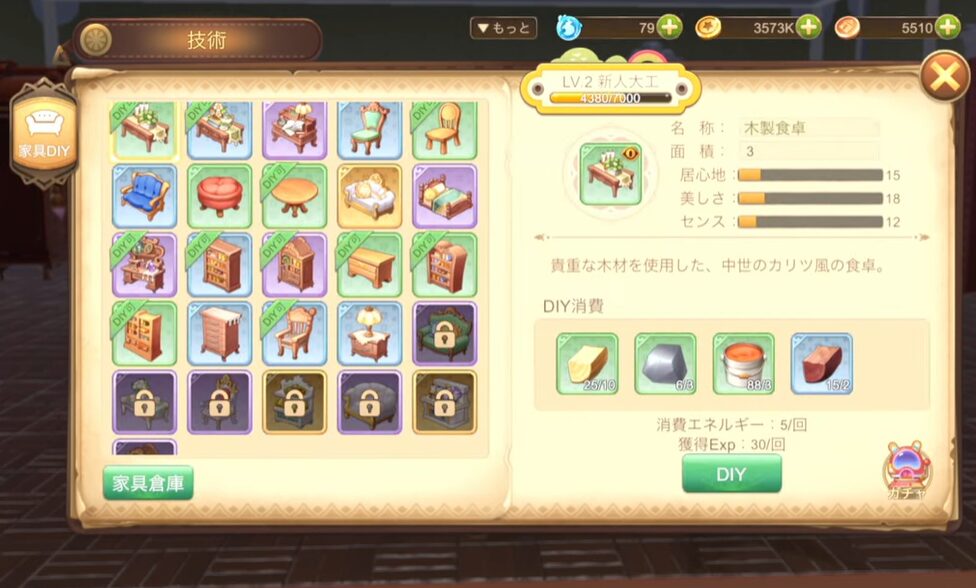Select the red brick material slot

tap(821, 365)
